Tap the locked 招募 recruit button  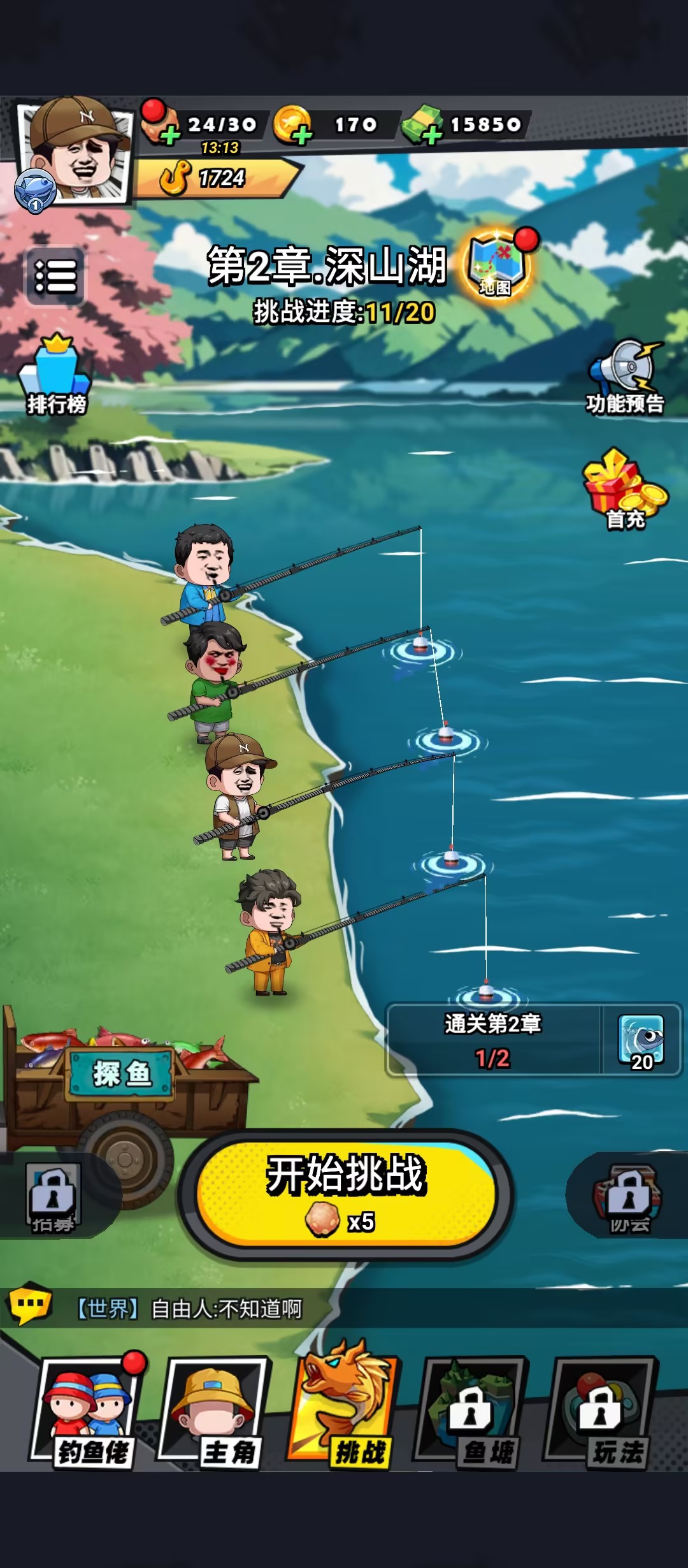coord(54,1196)
